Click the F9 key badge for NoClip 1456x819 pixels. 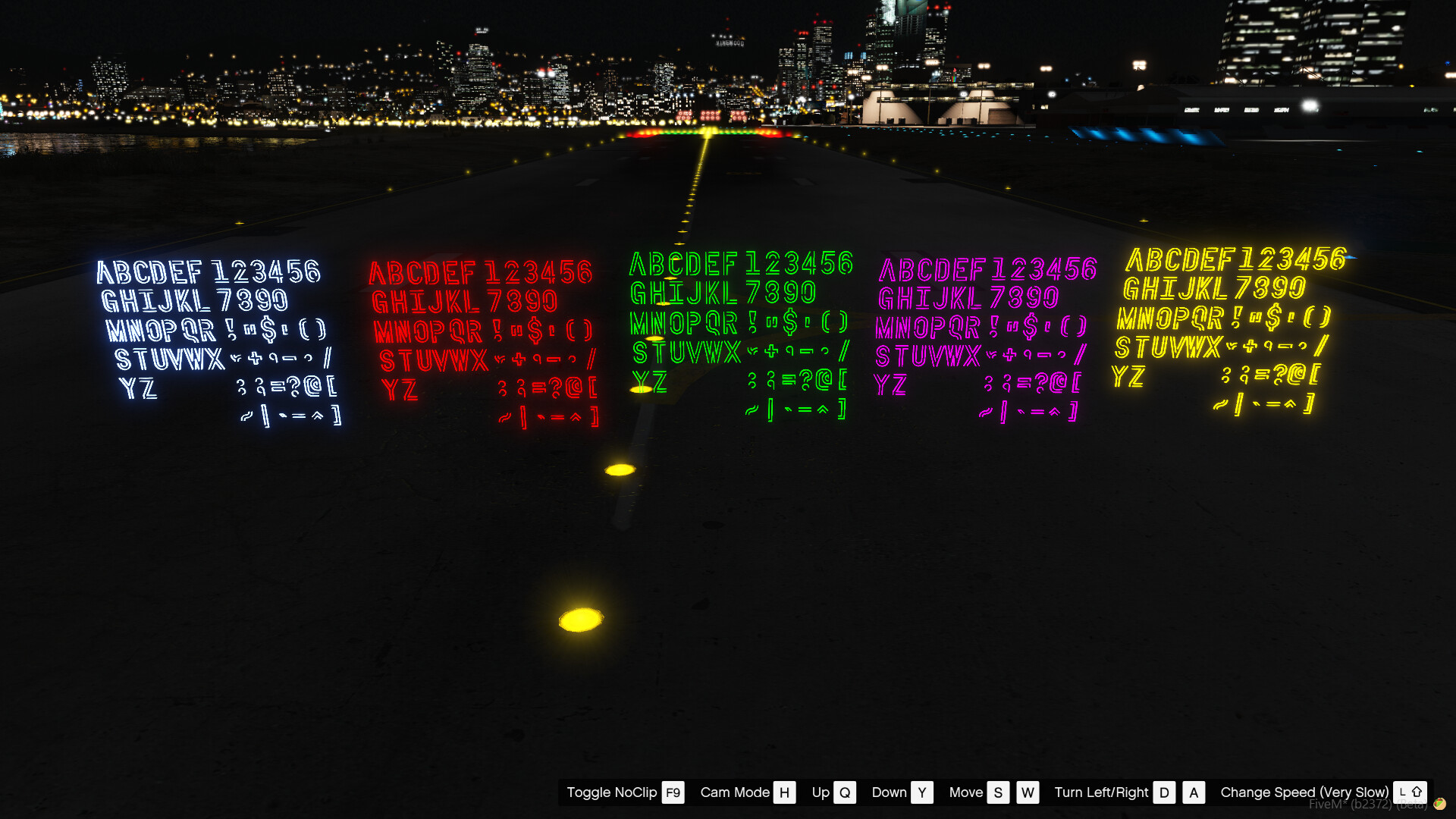point(672,792)
